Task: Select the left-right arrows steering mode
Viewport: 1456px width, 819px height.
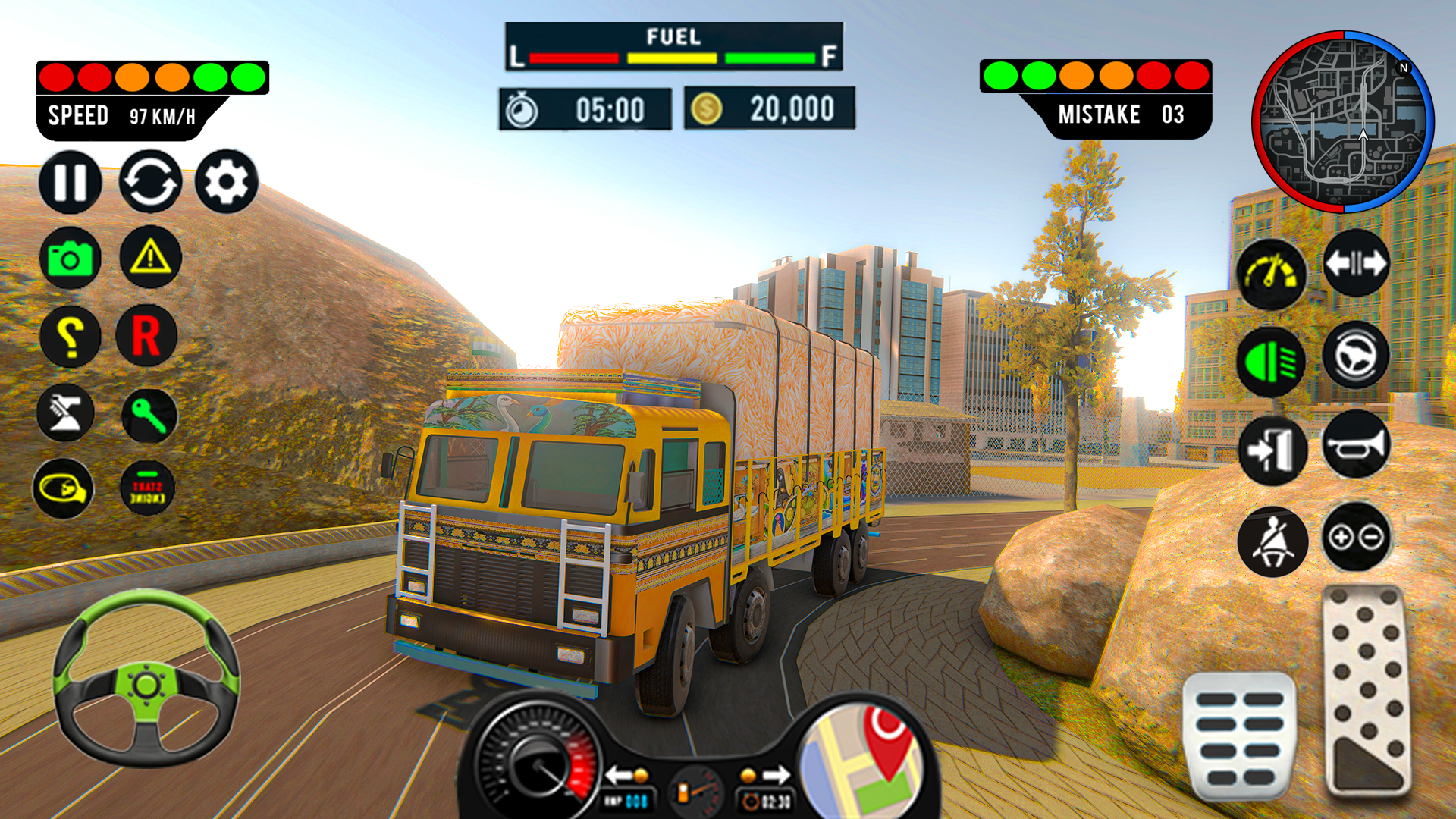Action: pos(1356,264)
